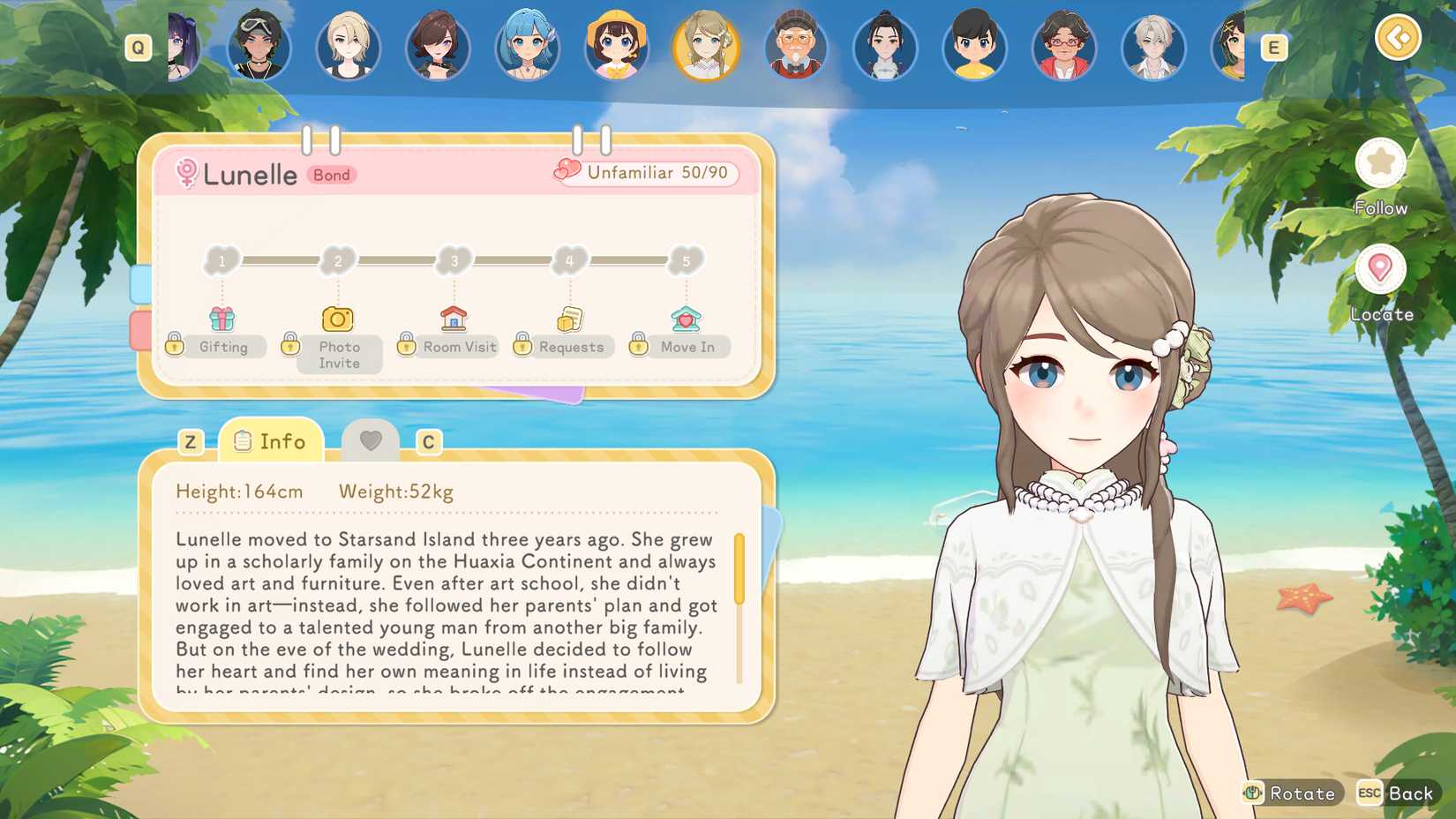Click the Bond label next to Lunelle's name
1456x819 pixels.
(x=331, y=176)
